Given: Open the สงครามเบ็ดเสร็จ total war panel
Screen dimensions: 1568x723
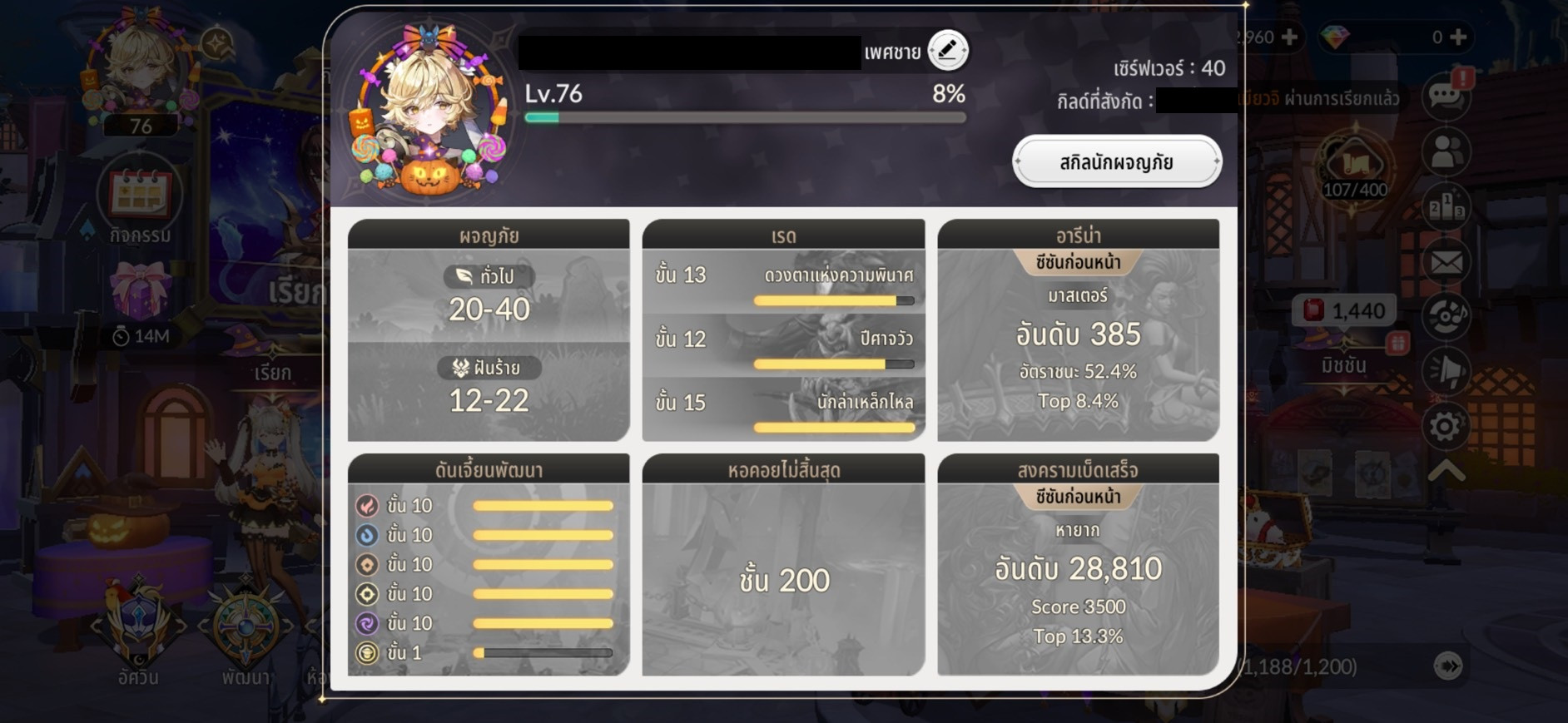Looking at the screenshot, I should tap(1078, 565).
